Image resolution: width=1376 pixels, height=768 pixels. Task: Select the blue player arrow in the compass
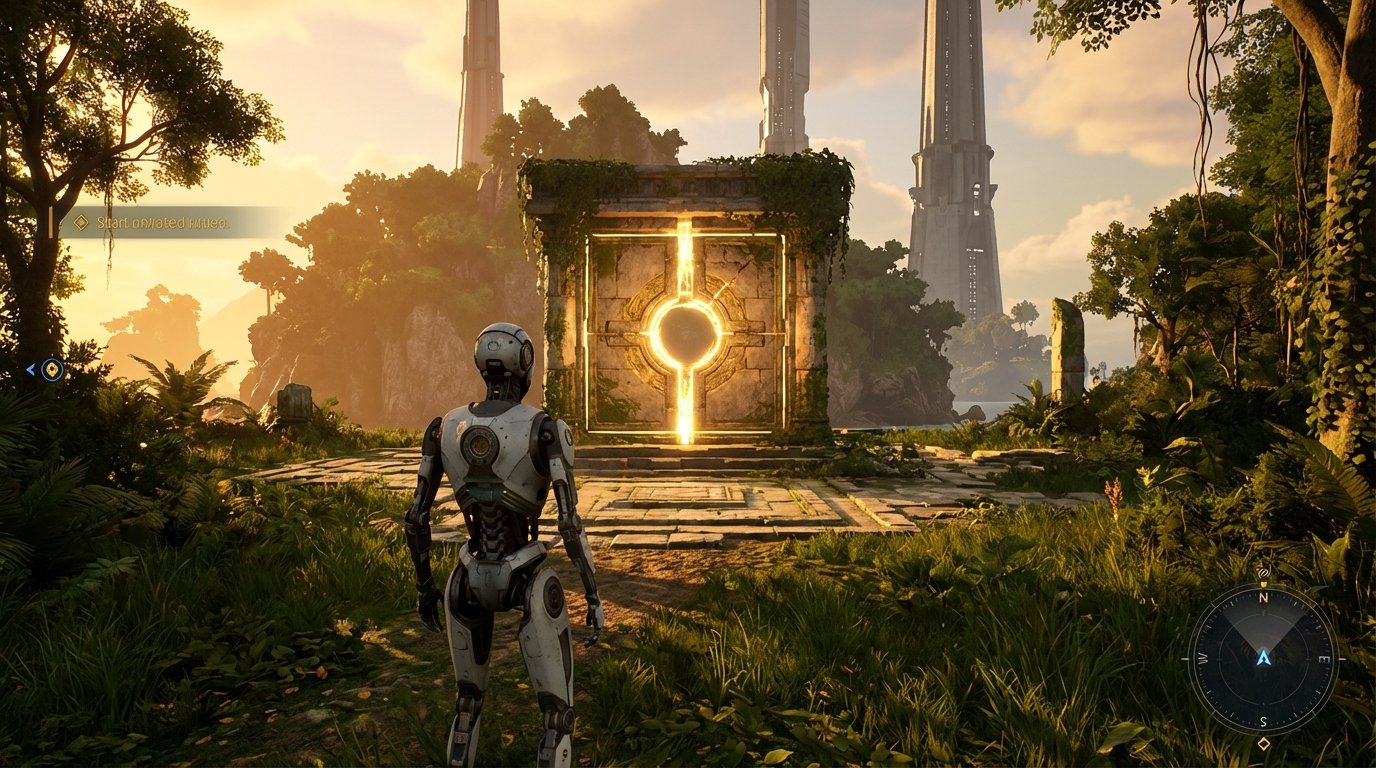point(1264,659)
